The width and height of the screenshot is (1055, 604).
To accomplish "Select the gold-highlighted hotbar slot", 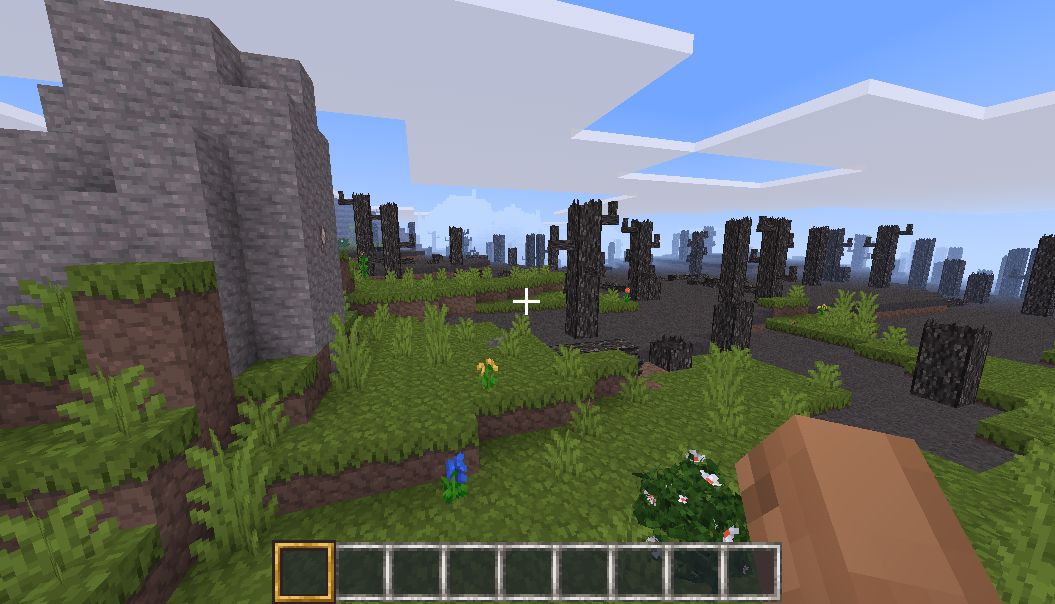I will click(303, 571).
